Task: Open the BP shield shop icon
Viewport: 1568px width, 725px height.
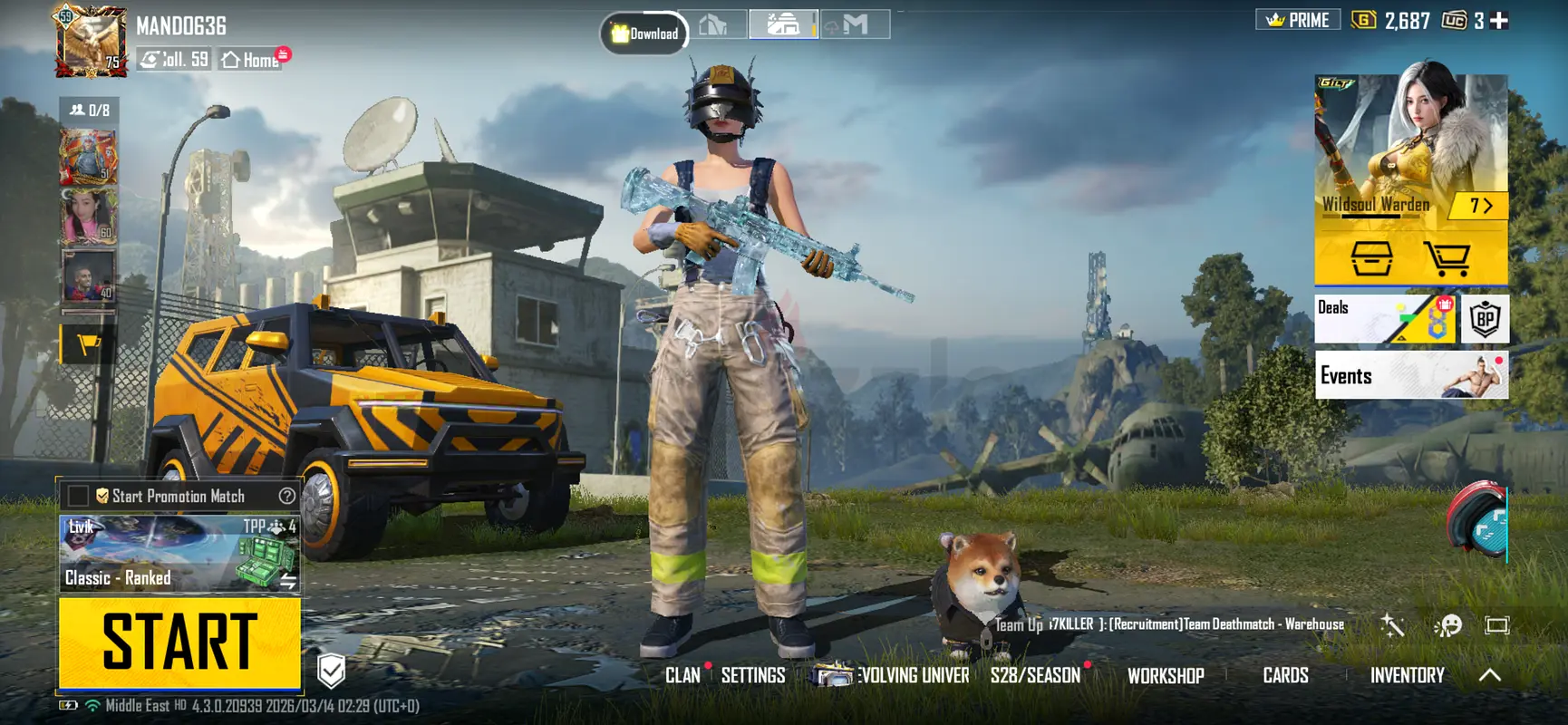Action: [1485, 319]
